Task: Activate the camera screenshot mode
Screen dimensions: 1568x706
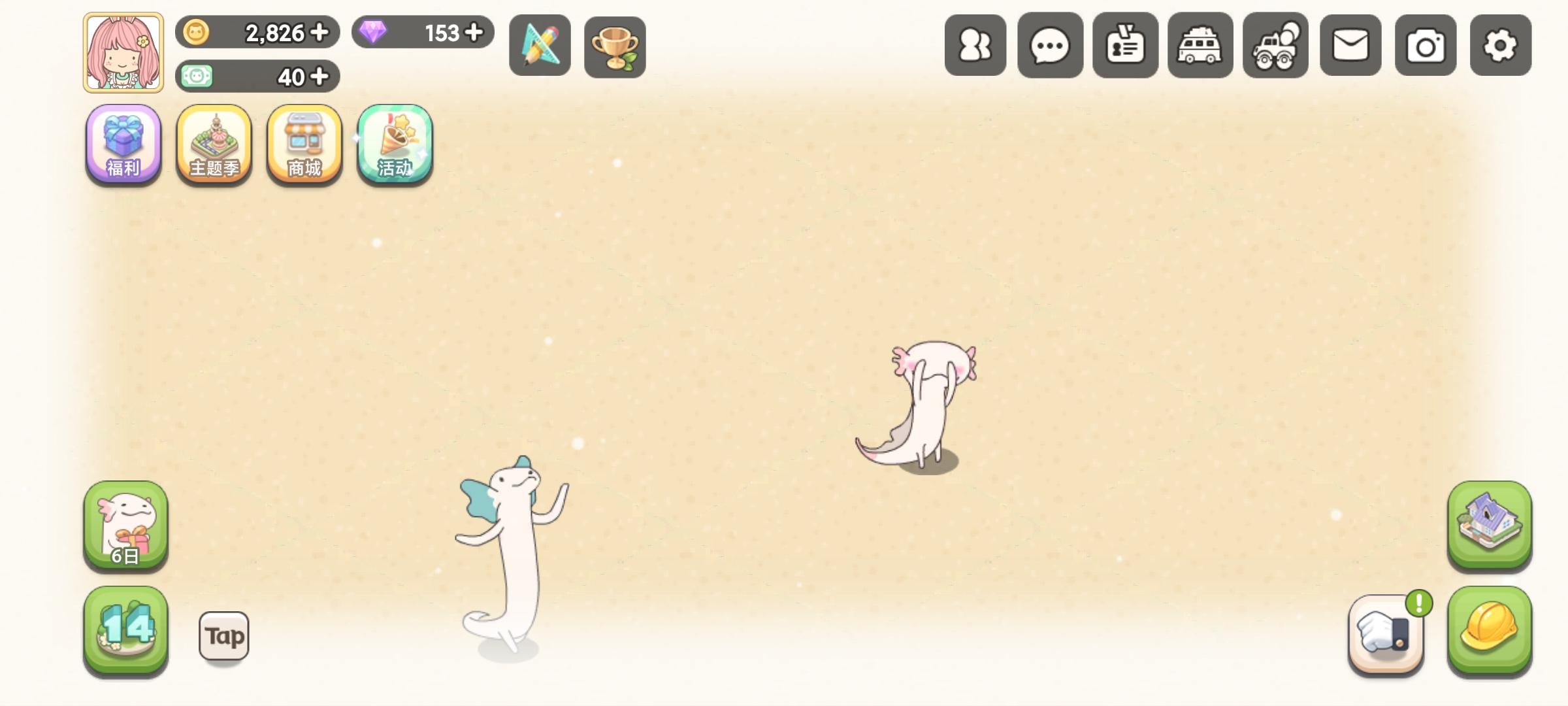Action: pyautogui.click(x=1425, y=44)
